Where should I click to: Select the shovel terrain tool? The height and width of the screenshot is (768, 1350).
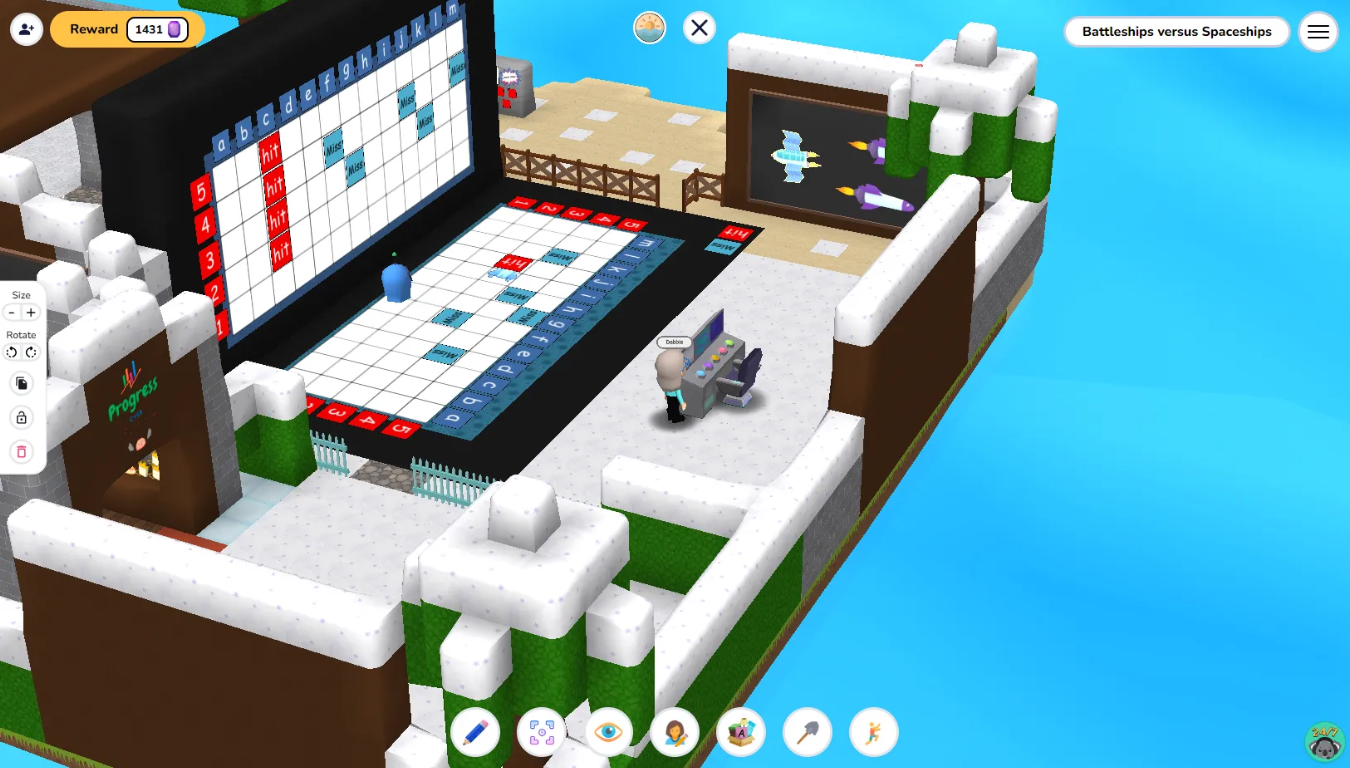[807, 732]
